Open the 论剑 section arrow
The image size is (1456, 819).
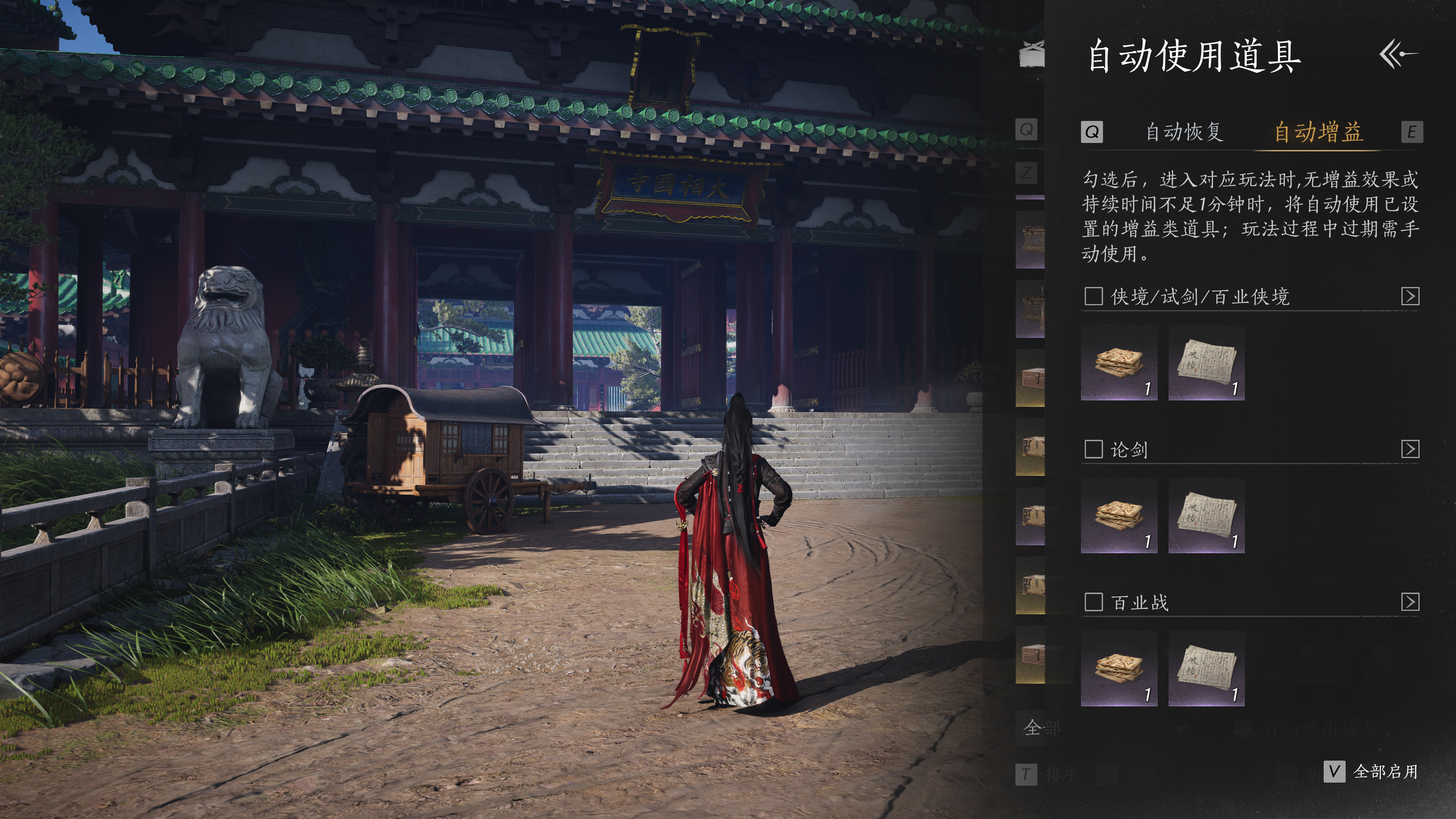coord(1410,449)
